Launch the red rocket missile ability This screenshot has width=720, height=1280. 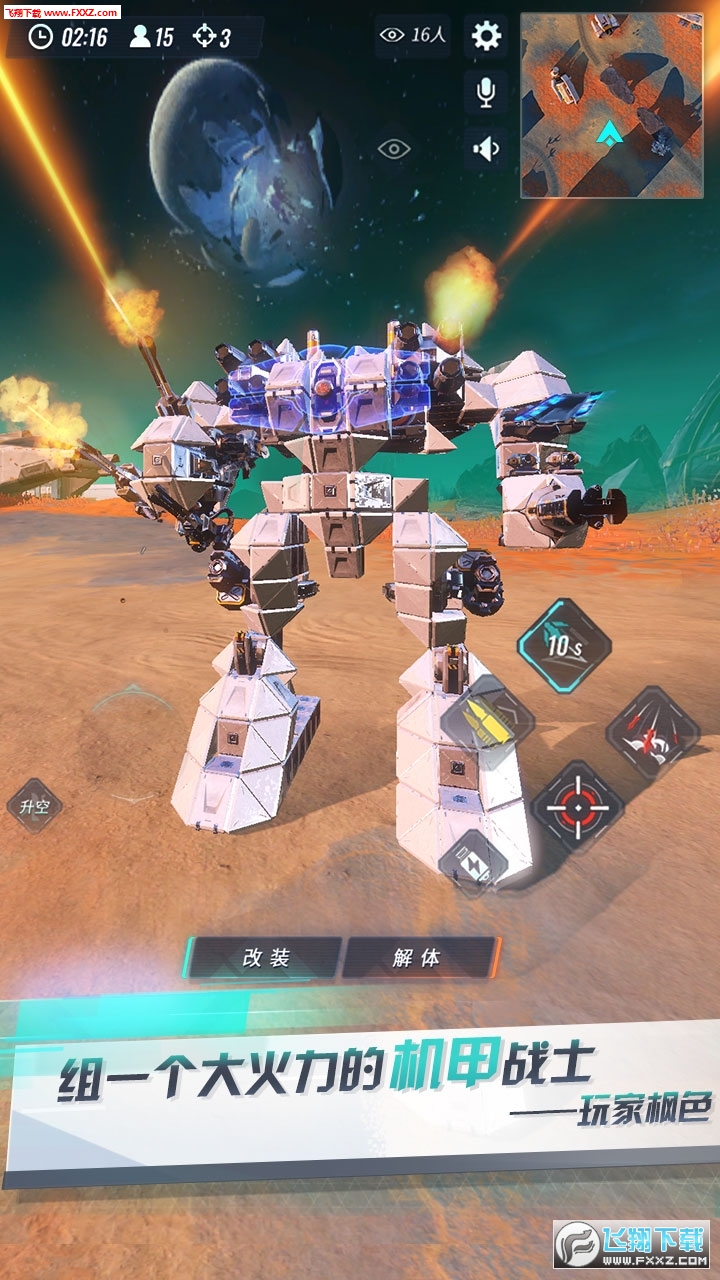(x=652, y=733)
